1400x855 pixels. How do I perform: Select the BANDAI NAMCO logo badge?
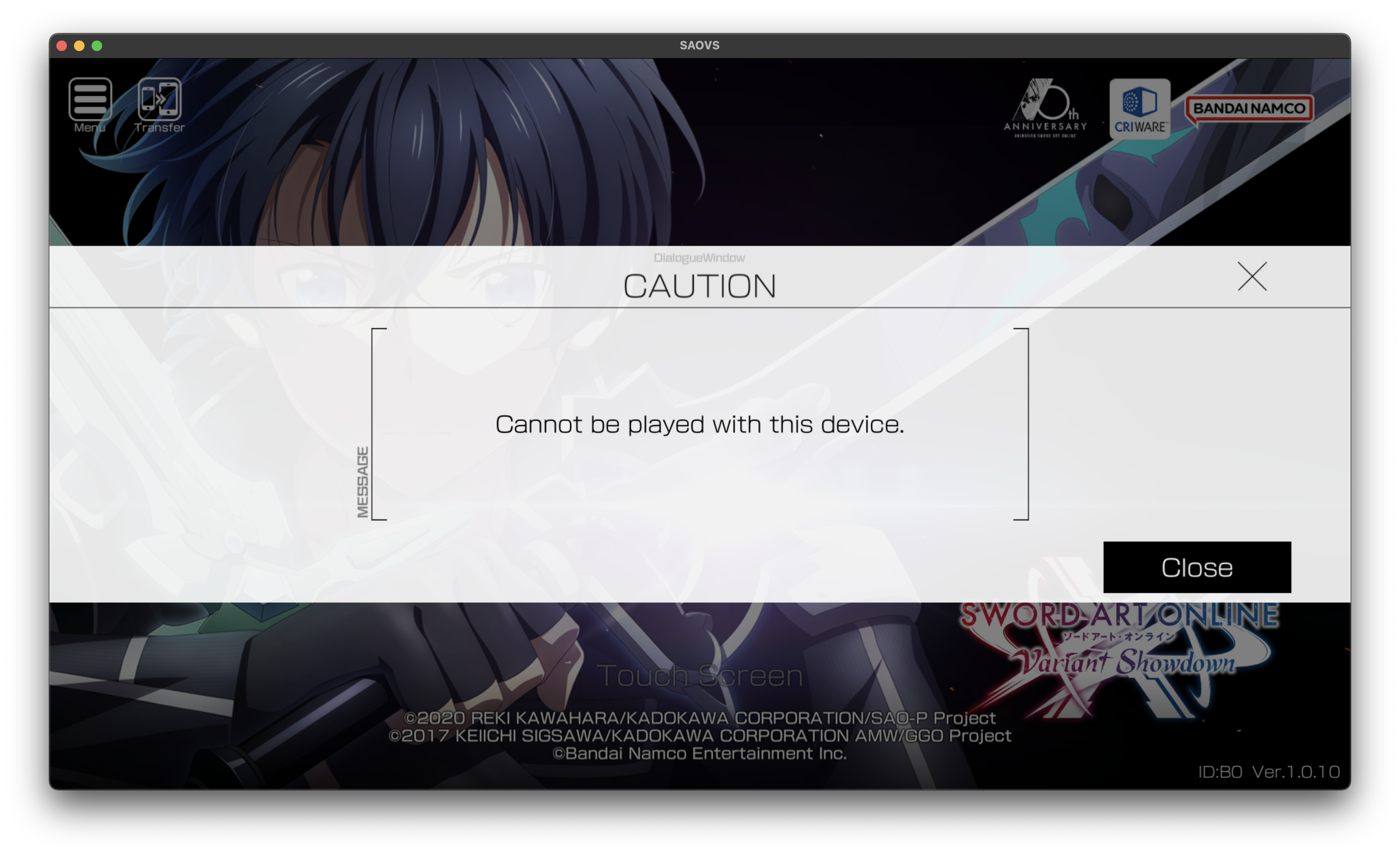point(1249,108)
